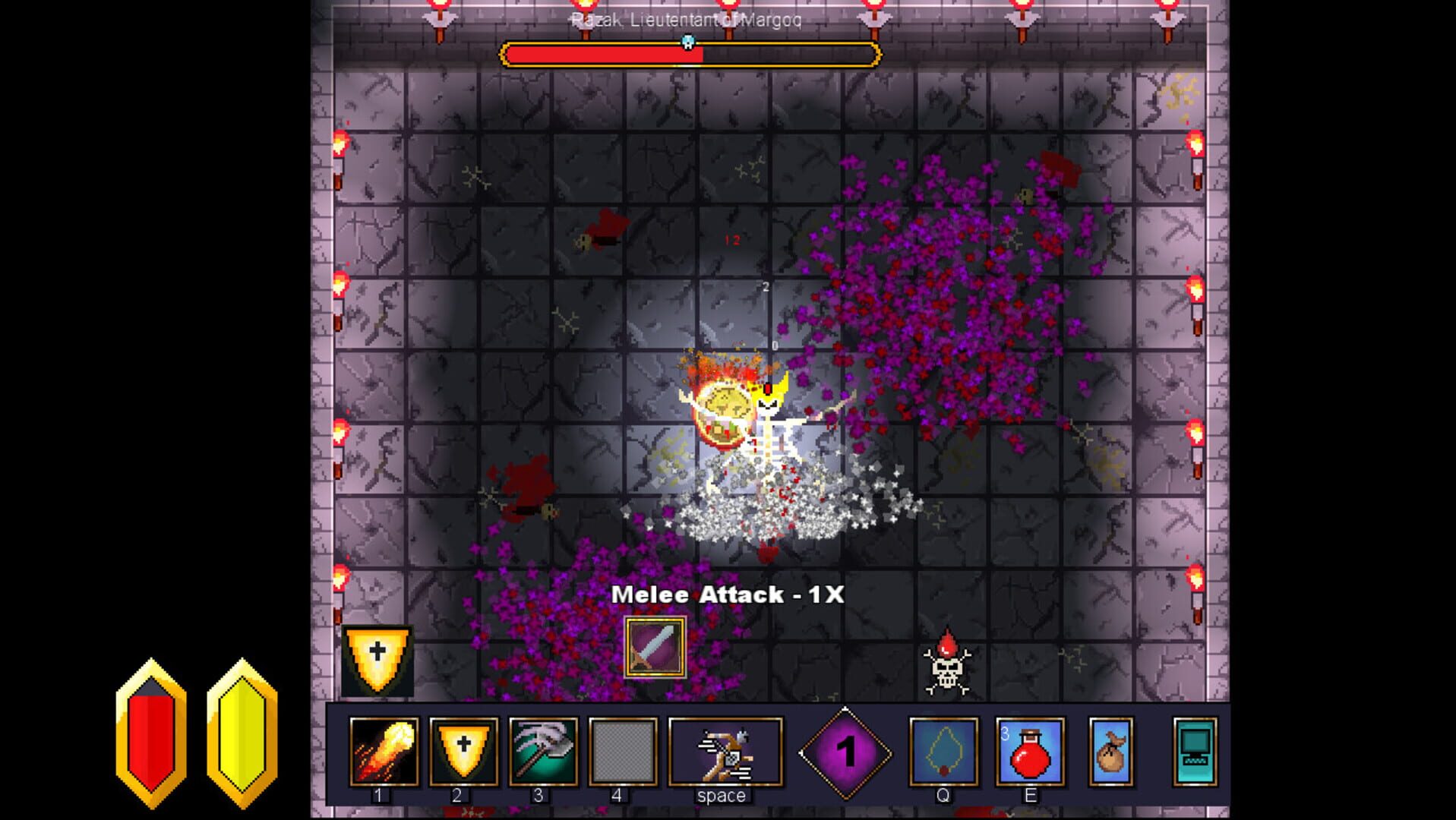Click the skull marker on the boss health bar
Image resolution: width=1456 pixels, height=820 pixels.
689,44
